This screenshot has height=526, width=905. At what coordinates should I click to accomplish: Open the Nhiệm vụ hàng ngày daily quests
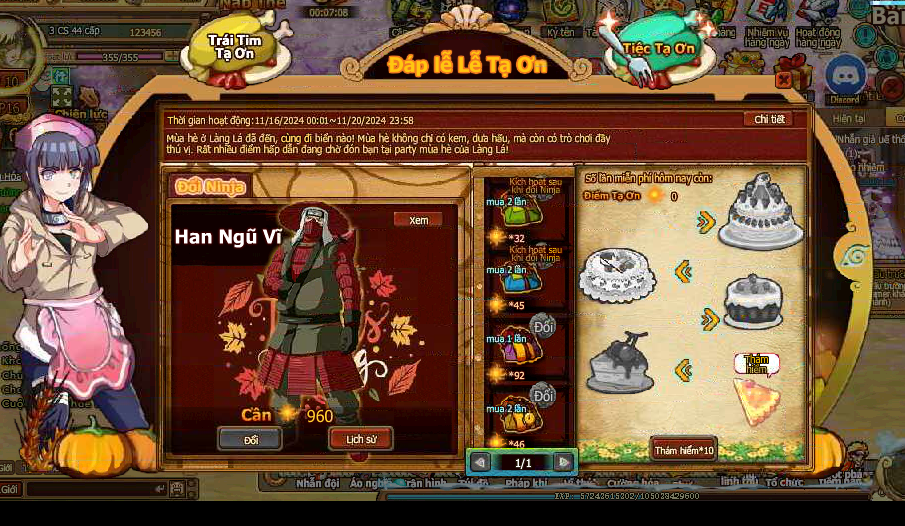coord(766,37)
